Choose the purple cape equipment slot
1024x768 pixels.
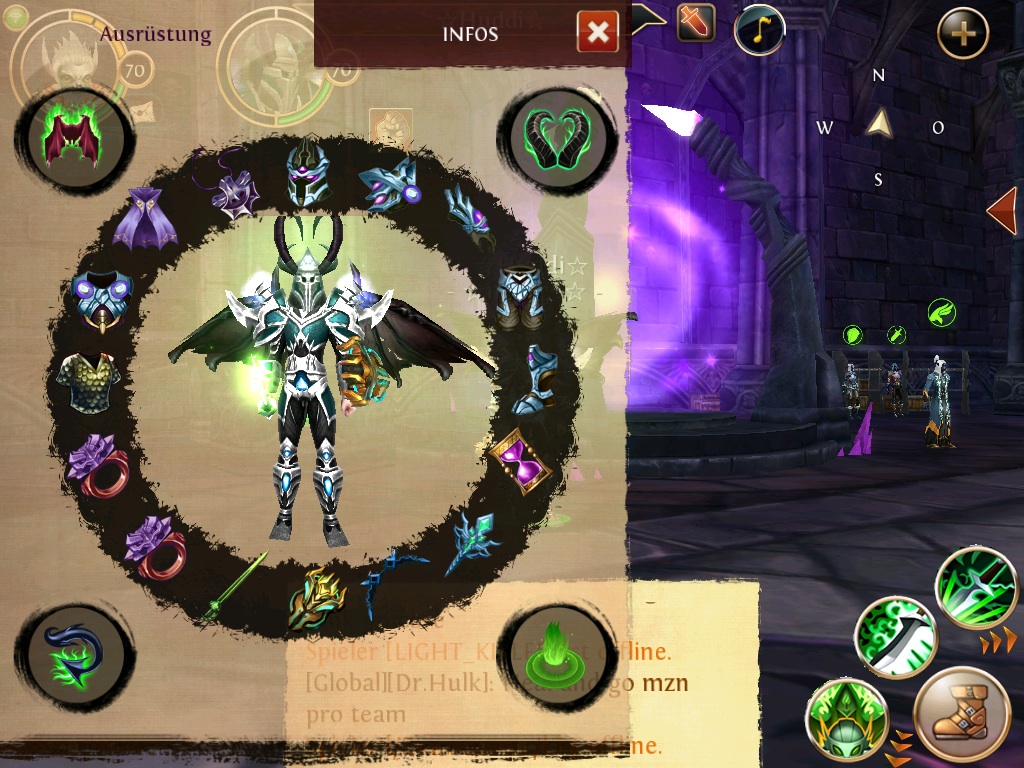(x=146, y=218)
